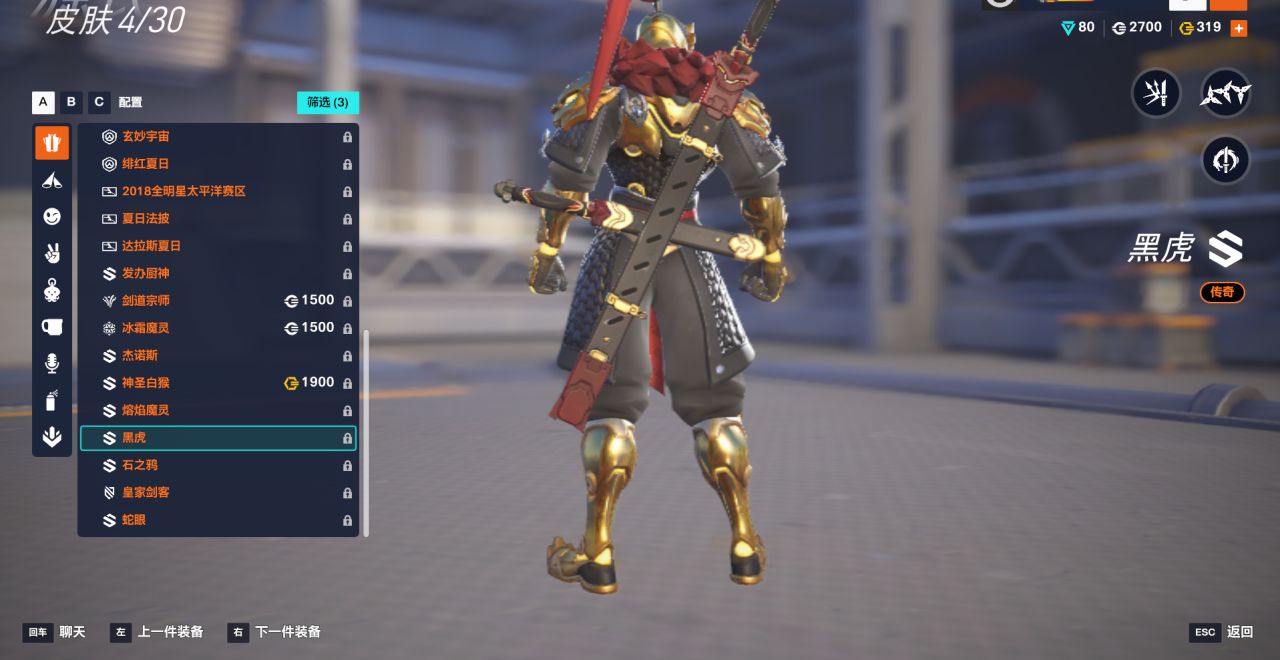Select the 神圣白猴 skin priced 1900
Screen dimensions: 1280x660
click(218, 383)
